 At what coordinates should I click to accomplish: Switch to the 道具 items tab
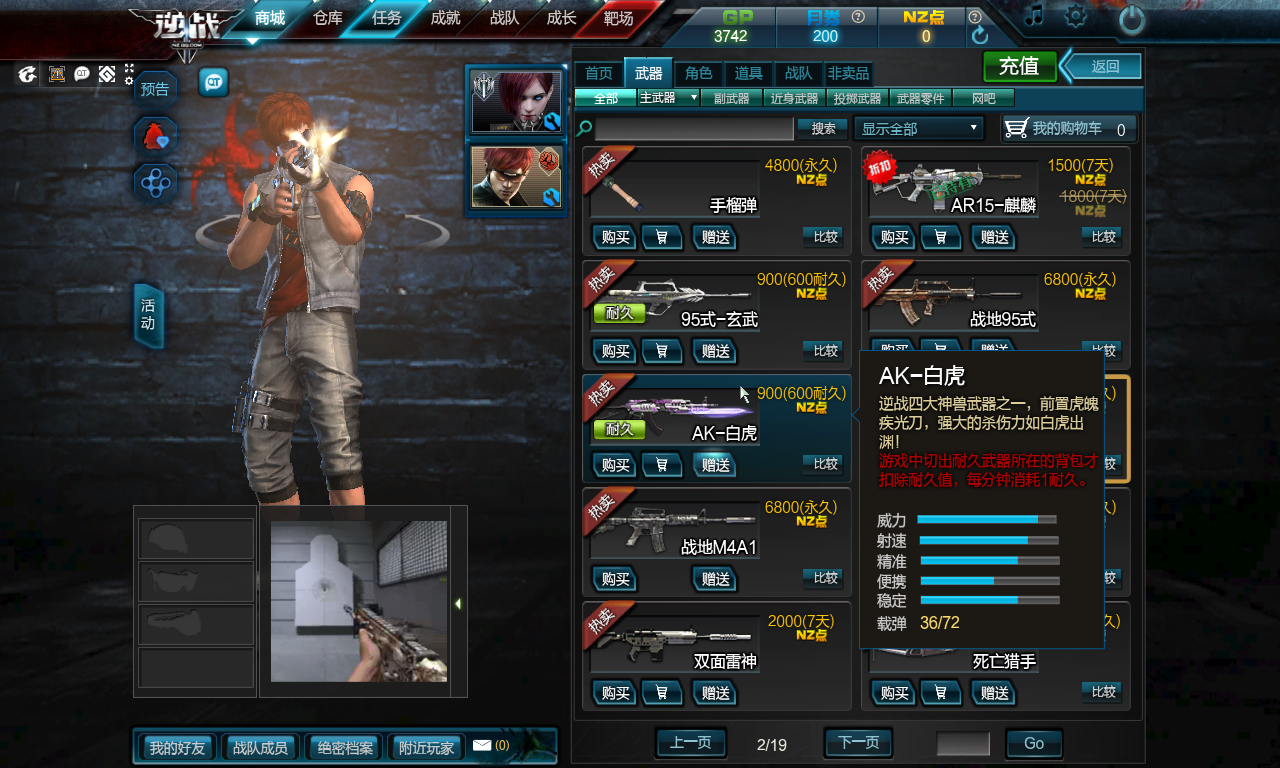(748, 73)
